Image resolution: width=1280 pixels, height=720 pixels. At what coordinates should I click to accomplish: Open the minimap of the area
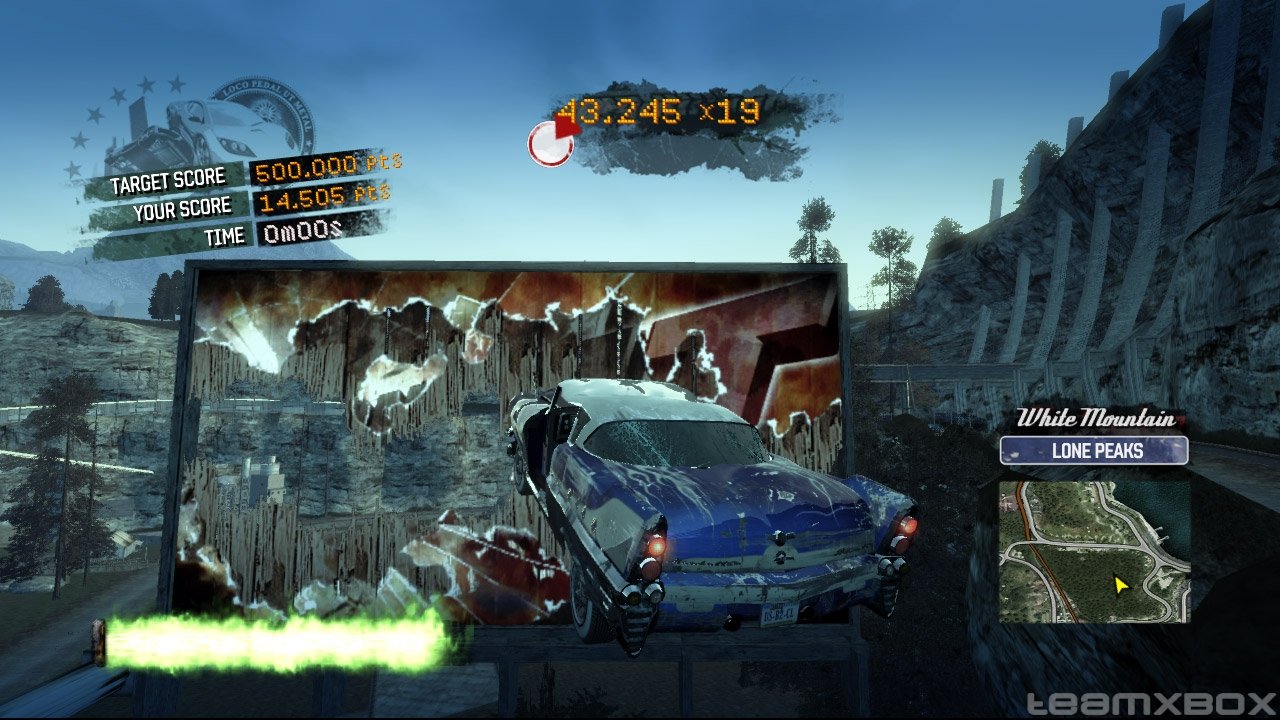1094,551
